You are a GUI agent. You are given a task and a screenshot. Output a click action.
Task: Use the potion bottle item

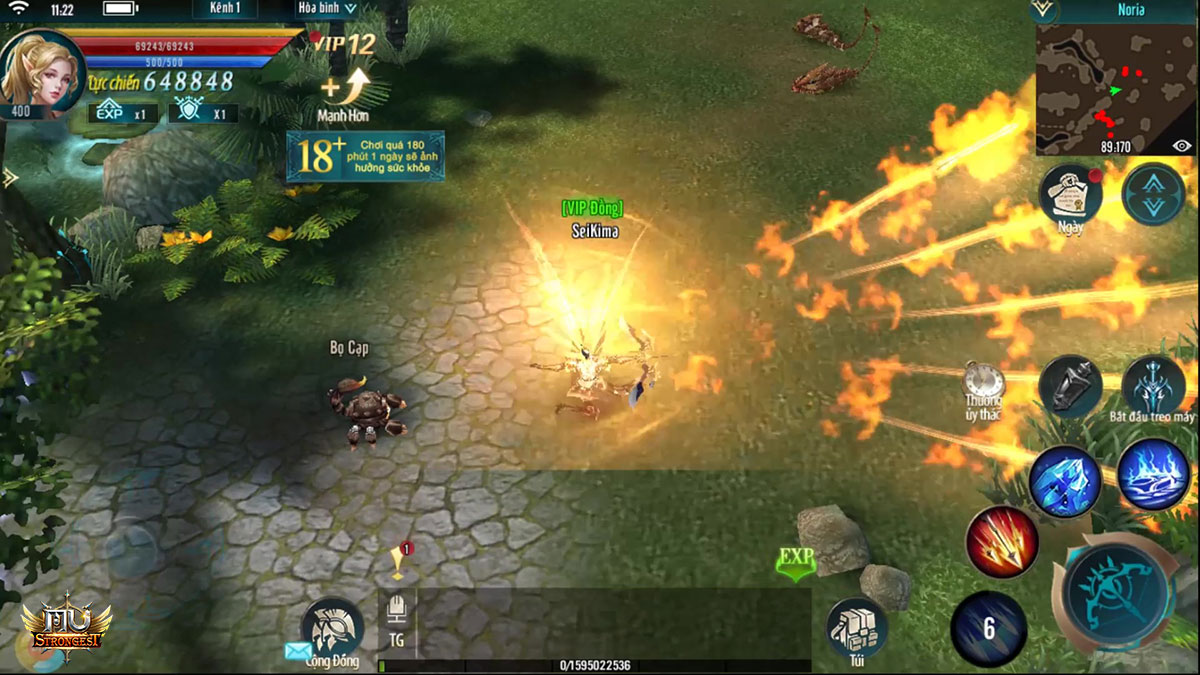1070,385
